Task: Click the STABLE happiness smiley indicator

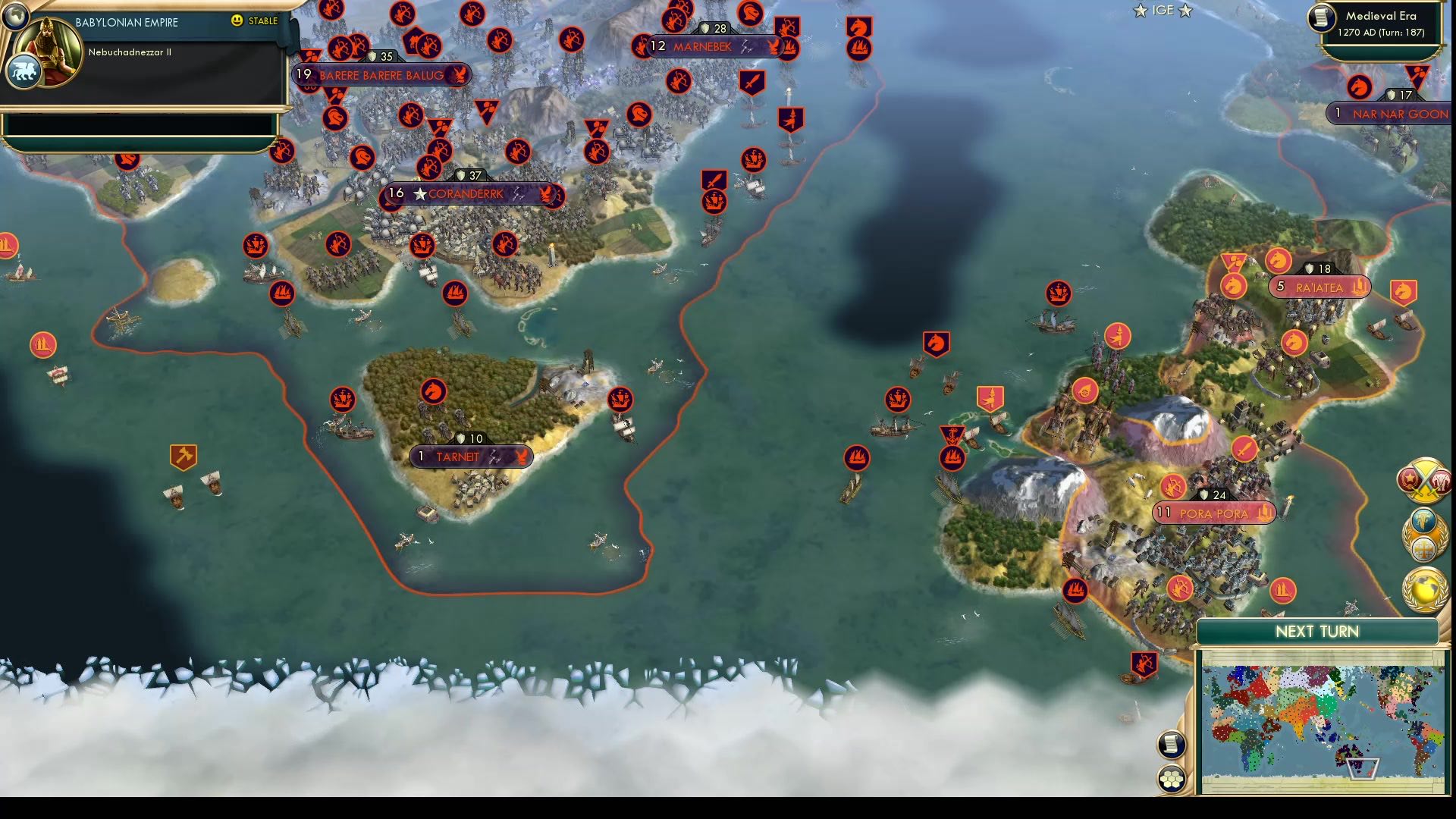Action: pyautogui.click(x=238, y=22)
